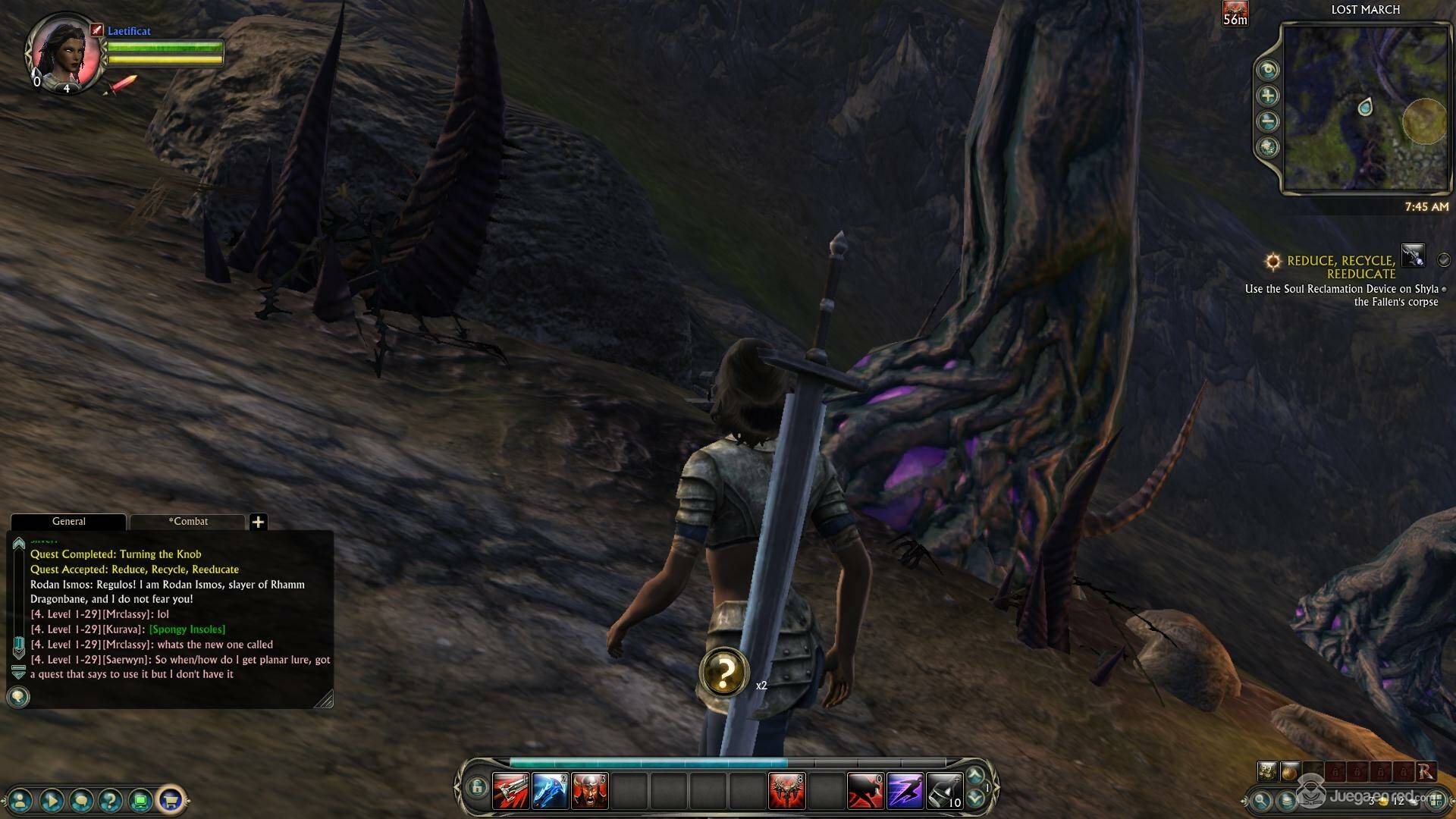Image resolution: width=1456 pixels, height=819 pixels.
Task: Zoom out the minimap with minus button
Action: tap(1267, 121)
